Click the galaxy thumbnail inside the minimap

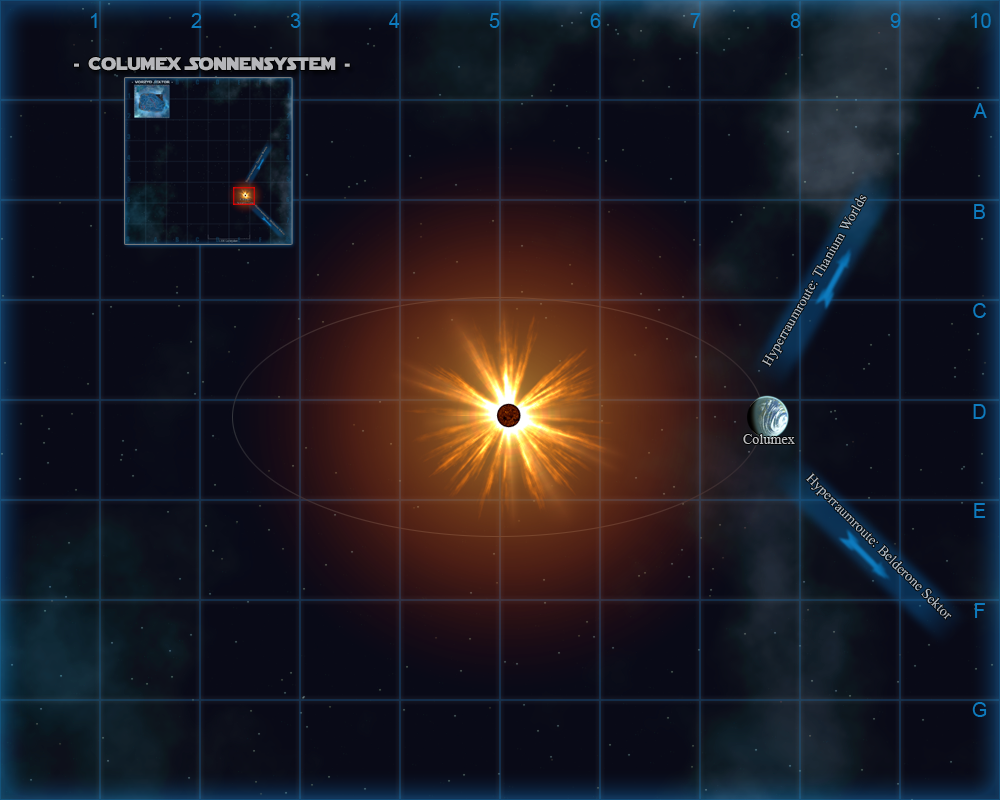pyautogui.click(x=152, y=101)
